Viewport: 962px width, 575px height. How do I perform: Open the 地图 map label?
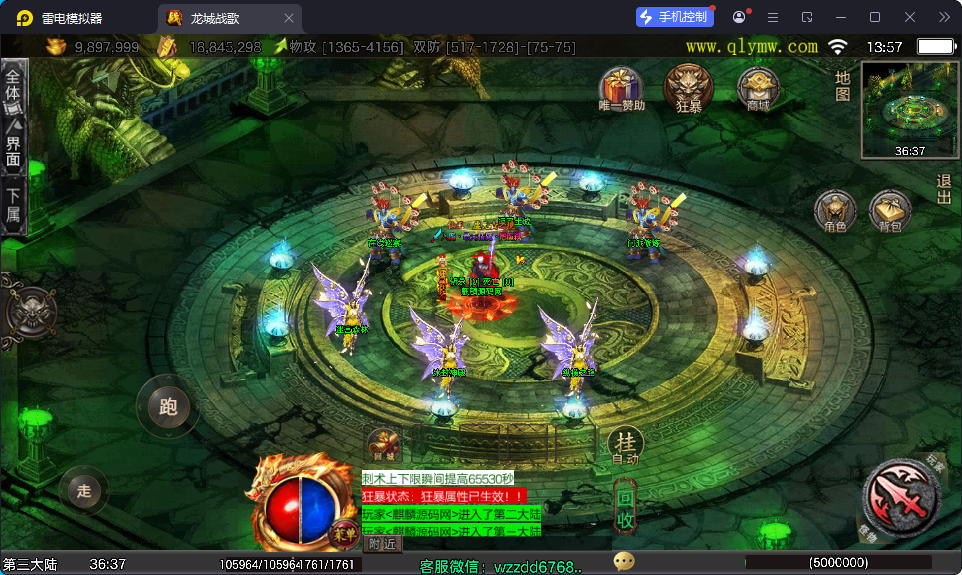tap(843, 86)
